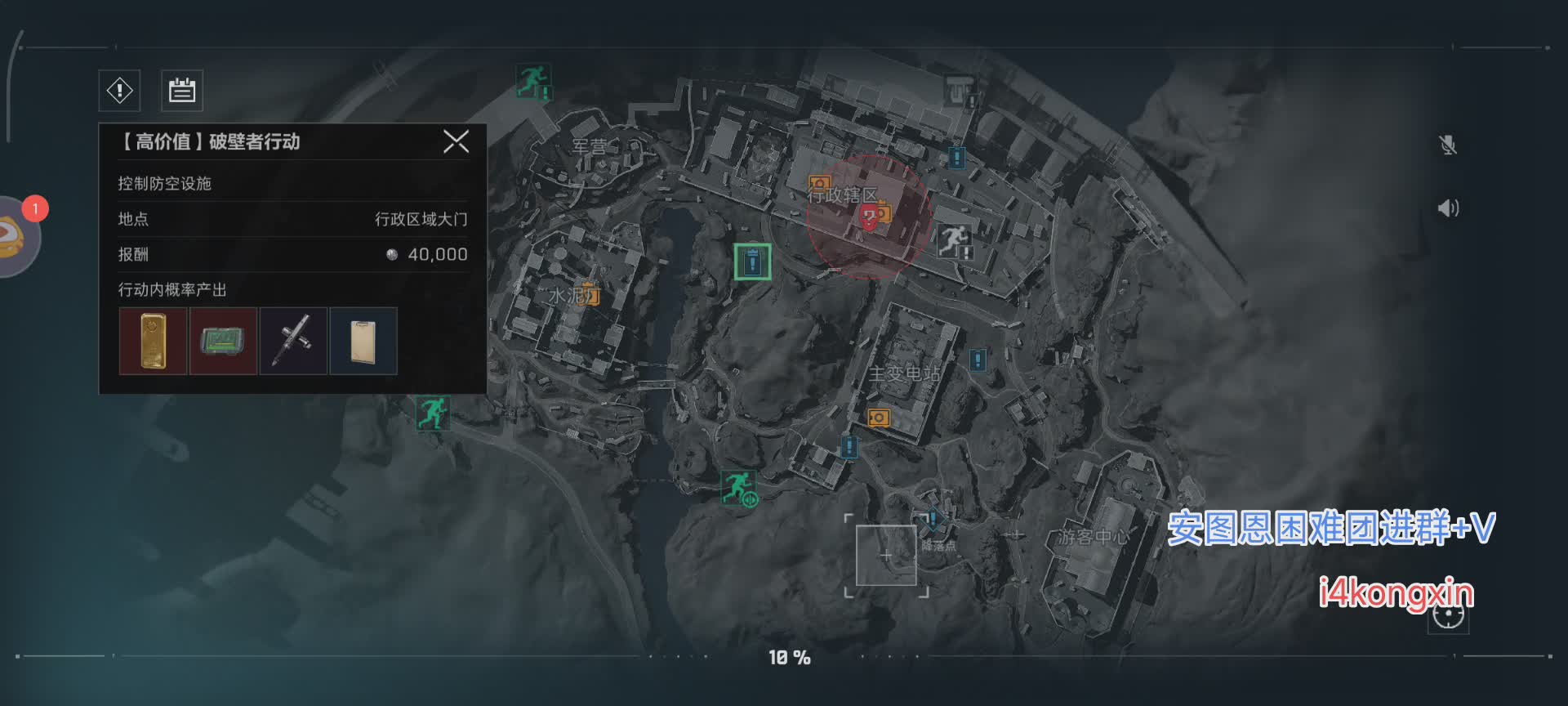Toggle the speaker sound icon
The height and width of the screenshot is (706, 1568).
point(1448,208)
